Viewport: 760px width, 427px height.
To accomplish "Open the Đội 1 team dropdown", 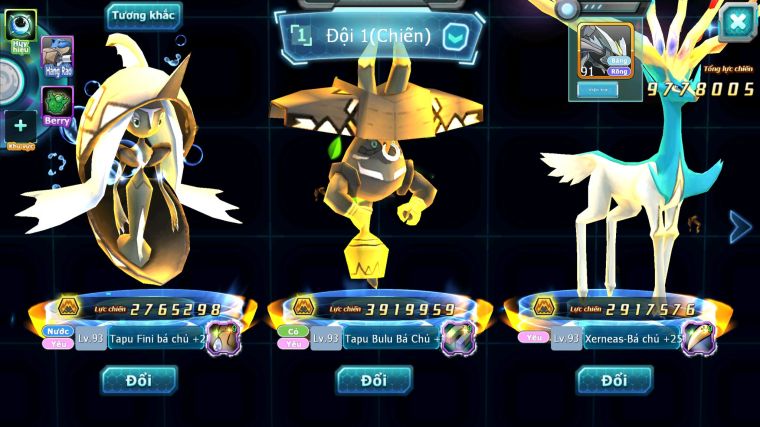I will [455, 37].
